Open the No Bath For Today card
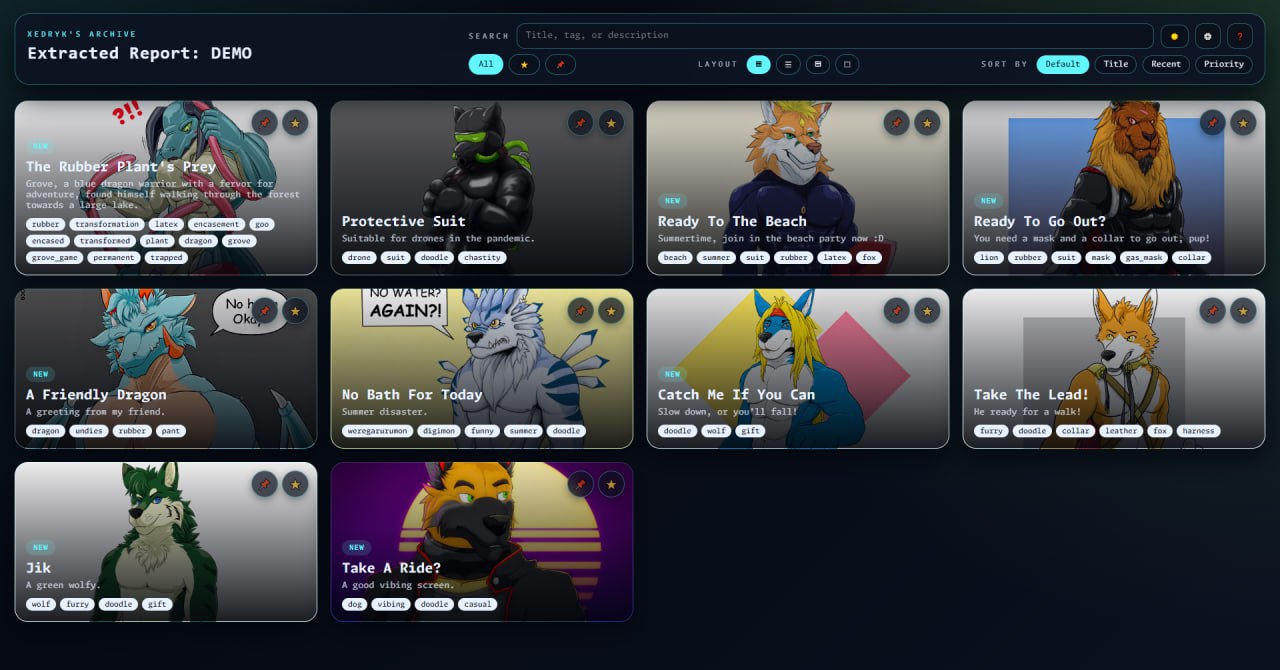This screenshot has height=670, width=1280. click(411, 395)
